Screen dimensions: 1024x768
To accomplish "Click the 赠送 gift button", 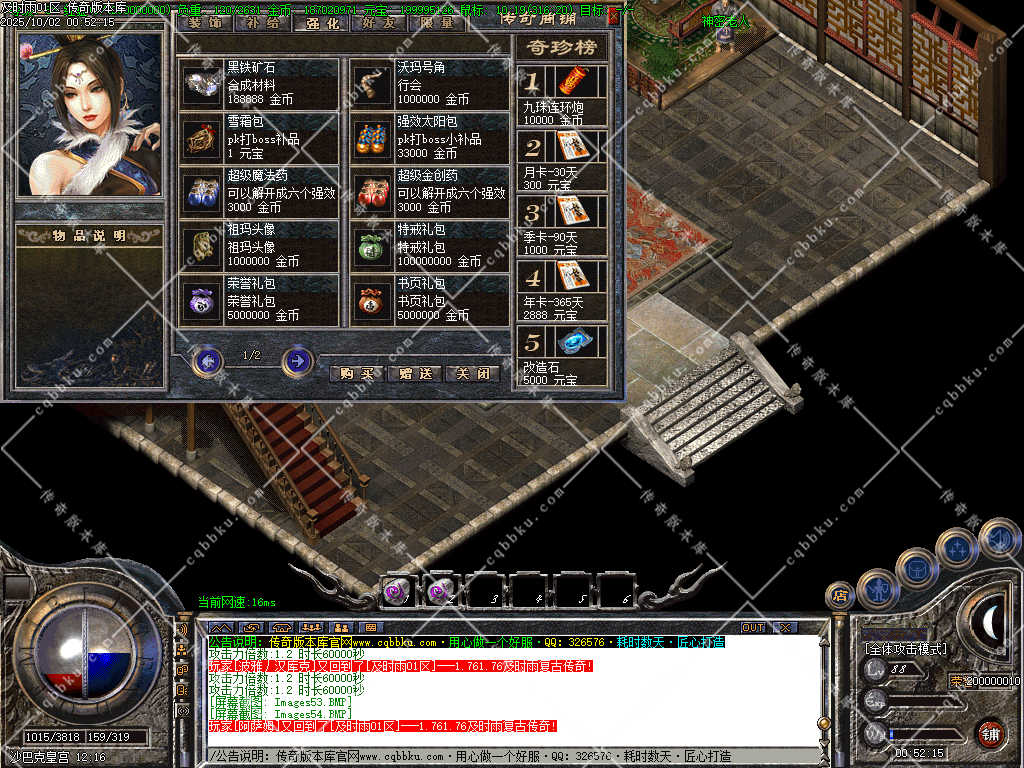I will point(414,374).
